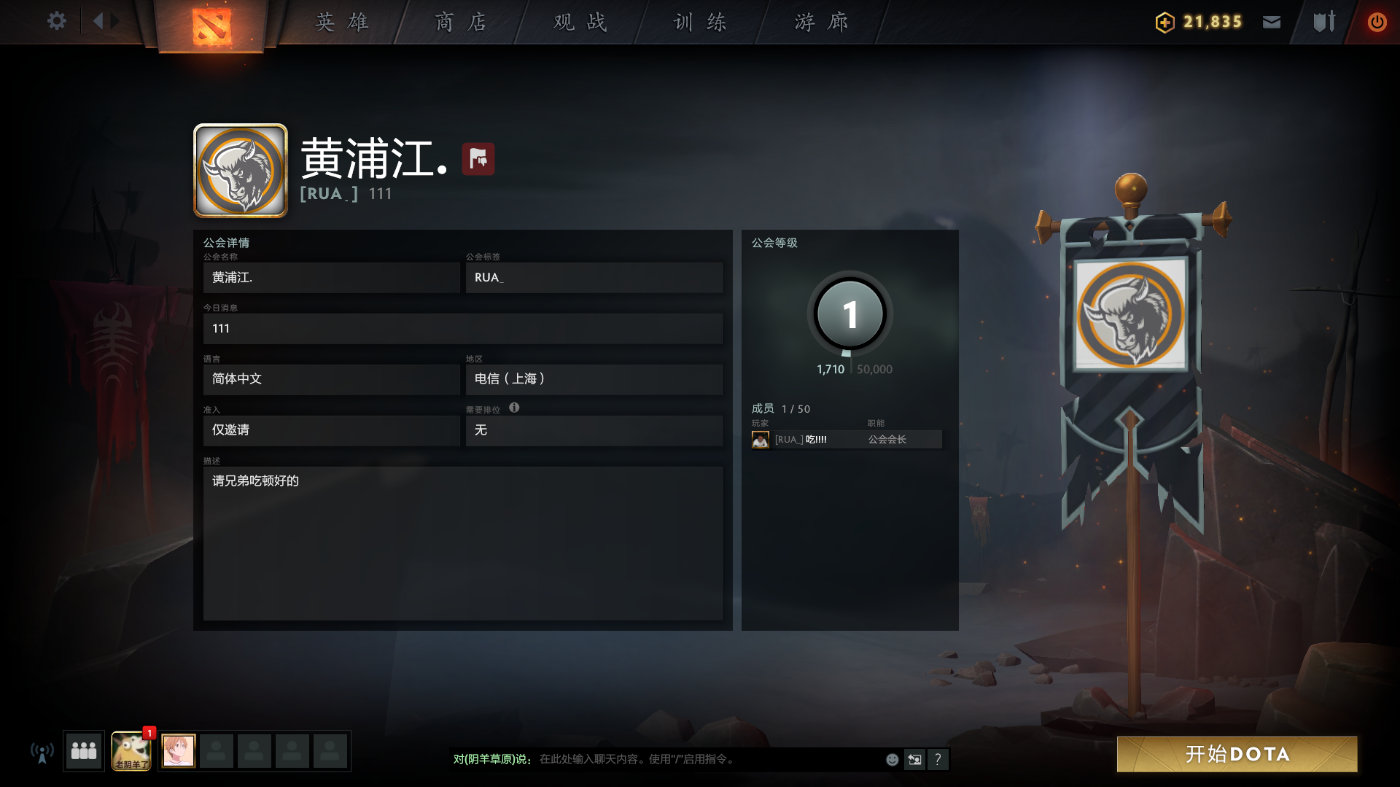Click the guild flag icon beside 黄浦江.
The width and height of the screenshot is (1400, 787).
coord(477,158)
